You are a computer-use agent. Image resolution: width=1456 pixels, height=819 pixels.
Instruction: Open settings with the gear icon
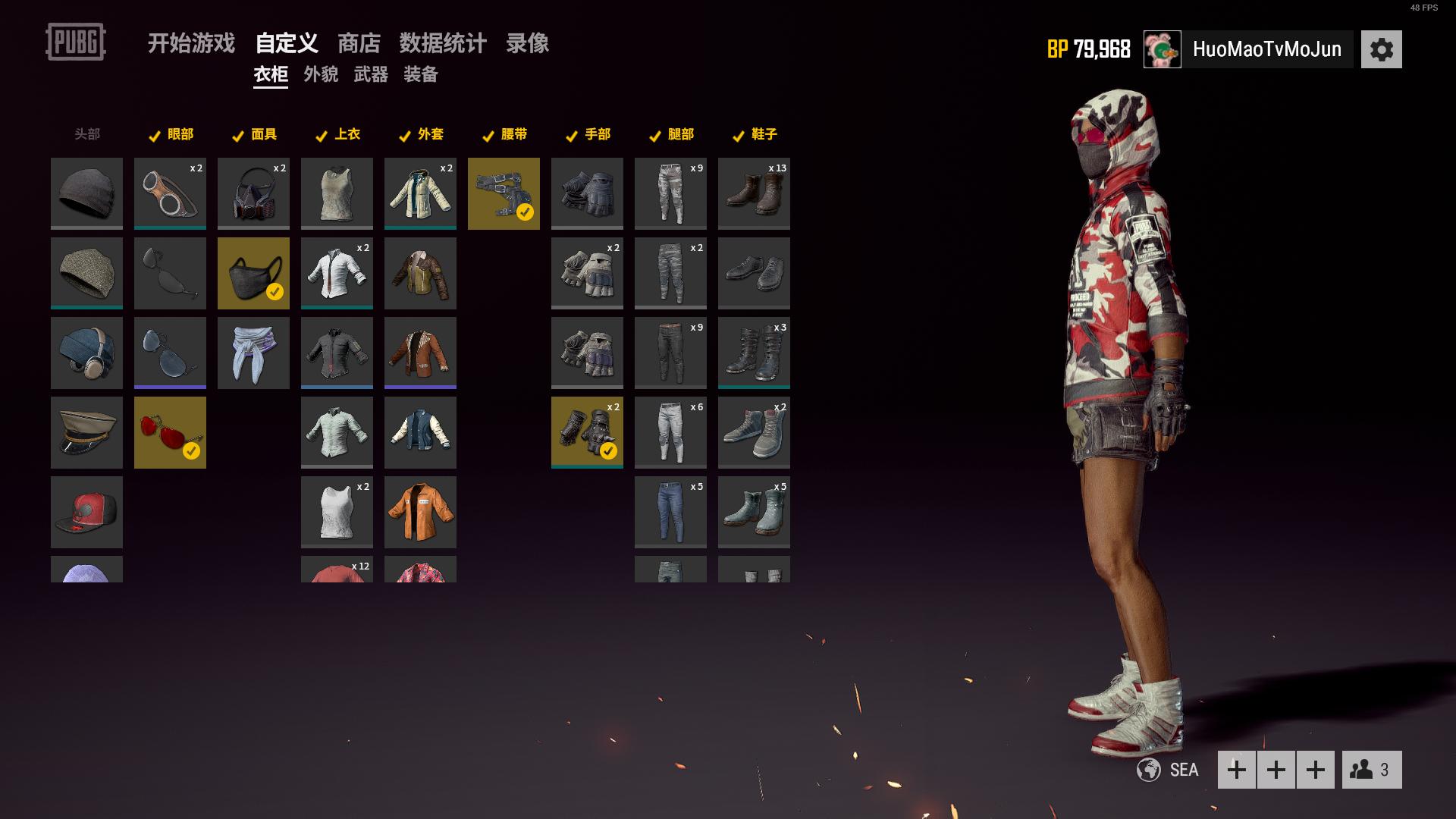pyautogui.click(x=1381, y=49)
